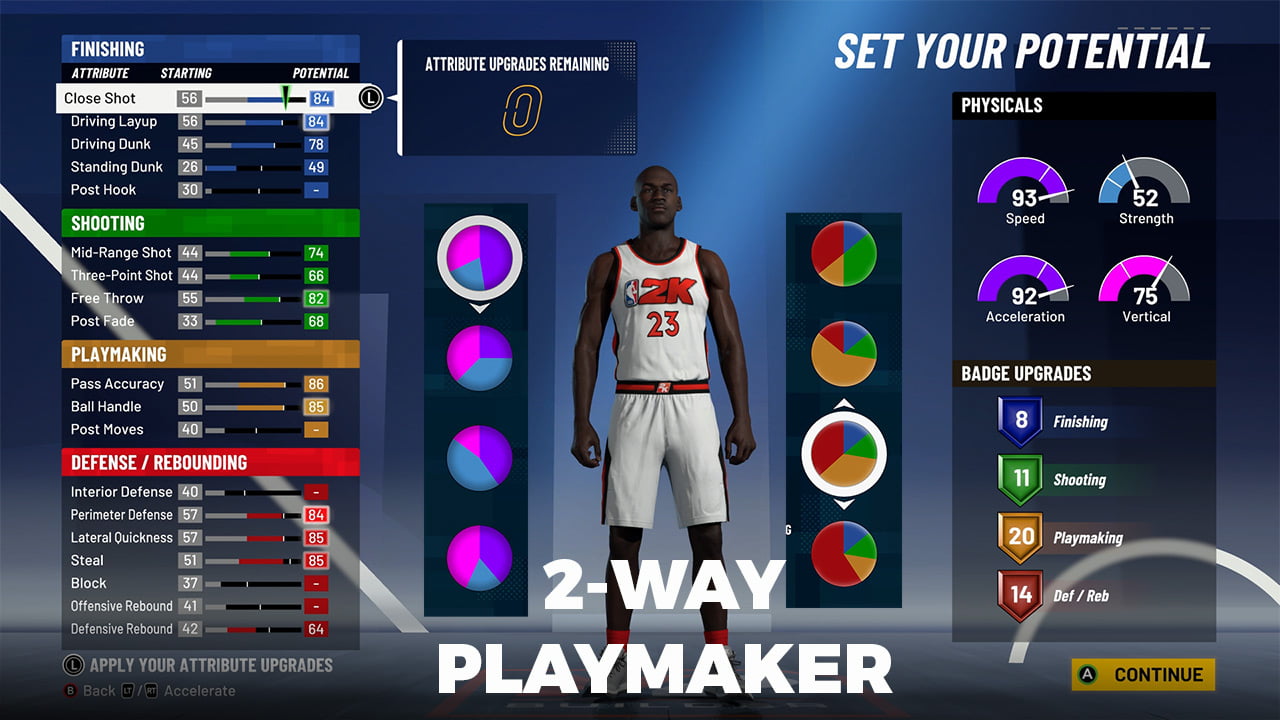Select the highlighted pie chart in right column
The height and width of the screenshot is (720, 1280).
point(843,453)
